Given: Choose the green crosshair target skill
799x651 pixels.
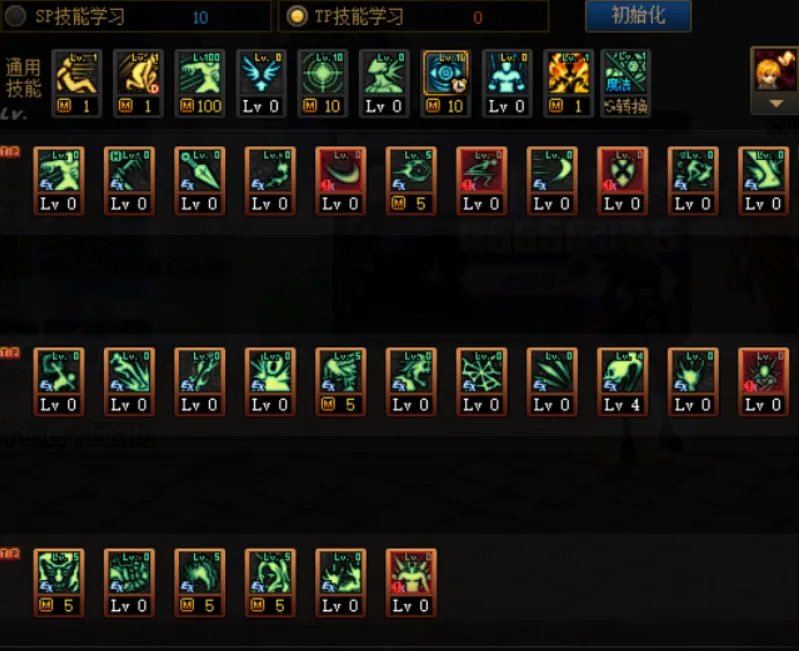Looking at the screenshot, I should [323, 75].
